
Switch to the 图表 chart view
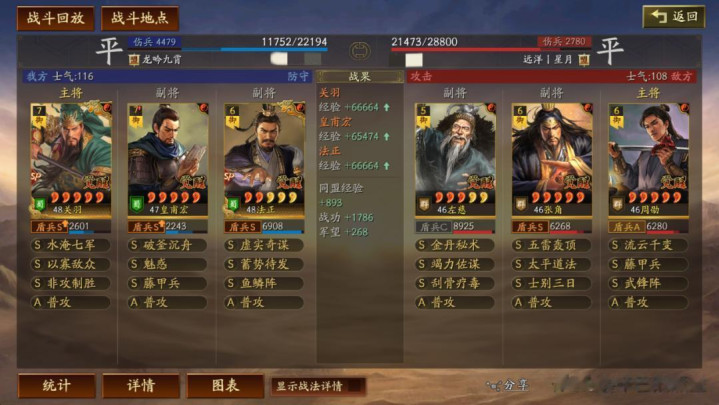tap(225, 386)
